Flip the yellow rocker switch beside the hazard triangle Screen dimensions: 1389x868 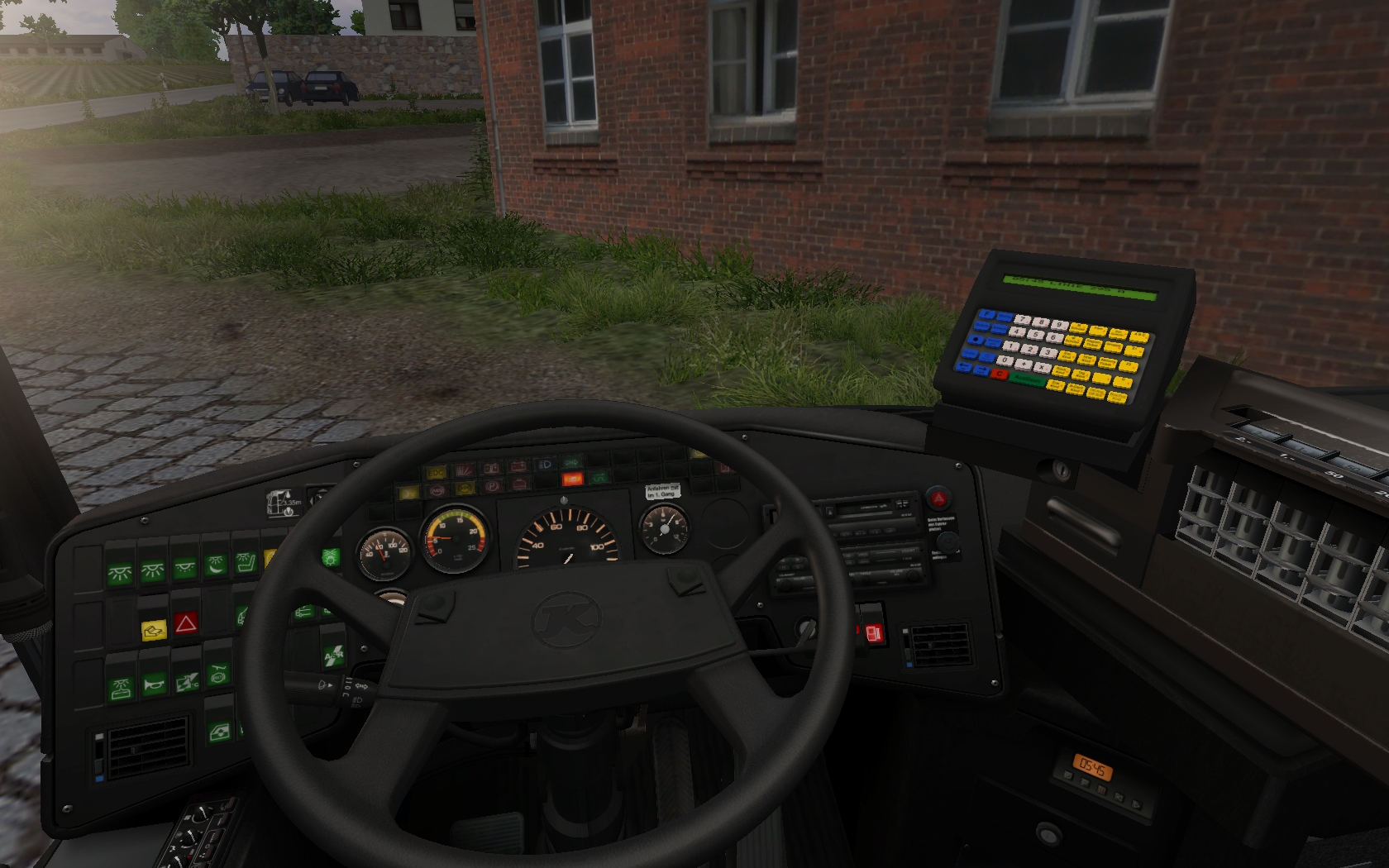154,631
